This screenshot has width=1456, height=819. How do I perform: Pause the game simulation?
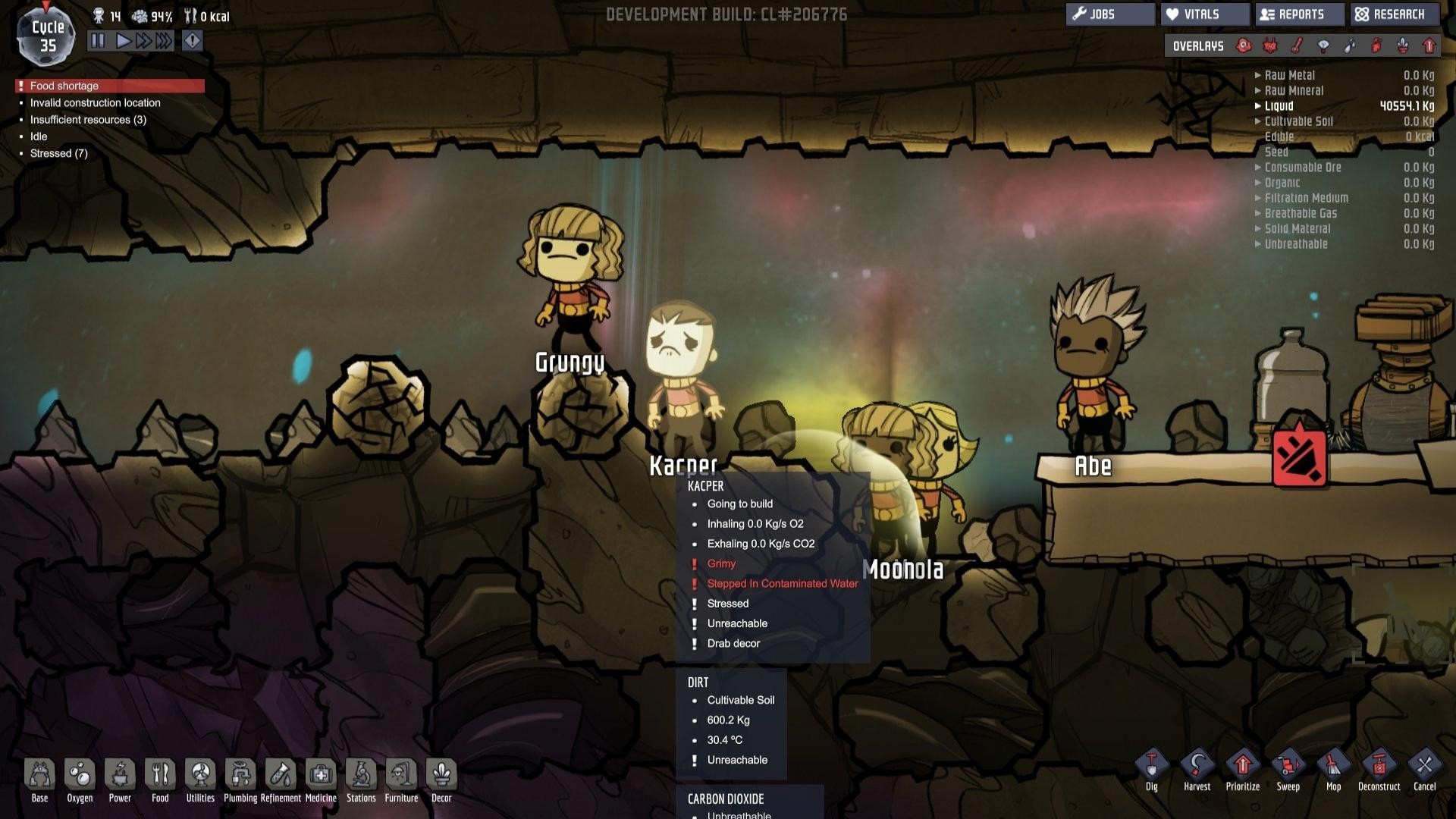(x=98, y=41)
